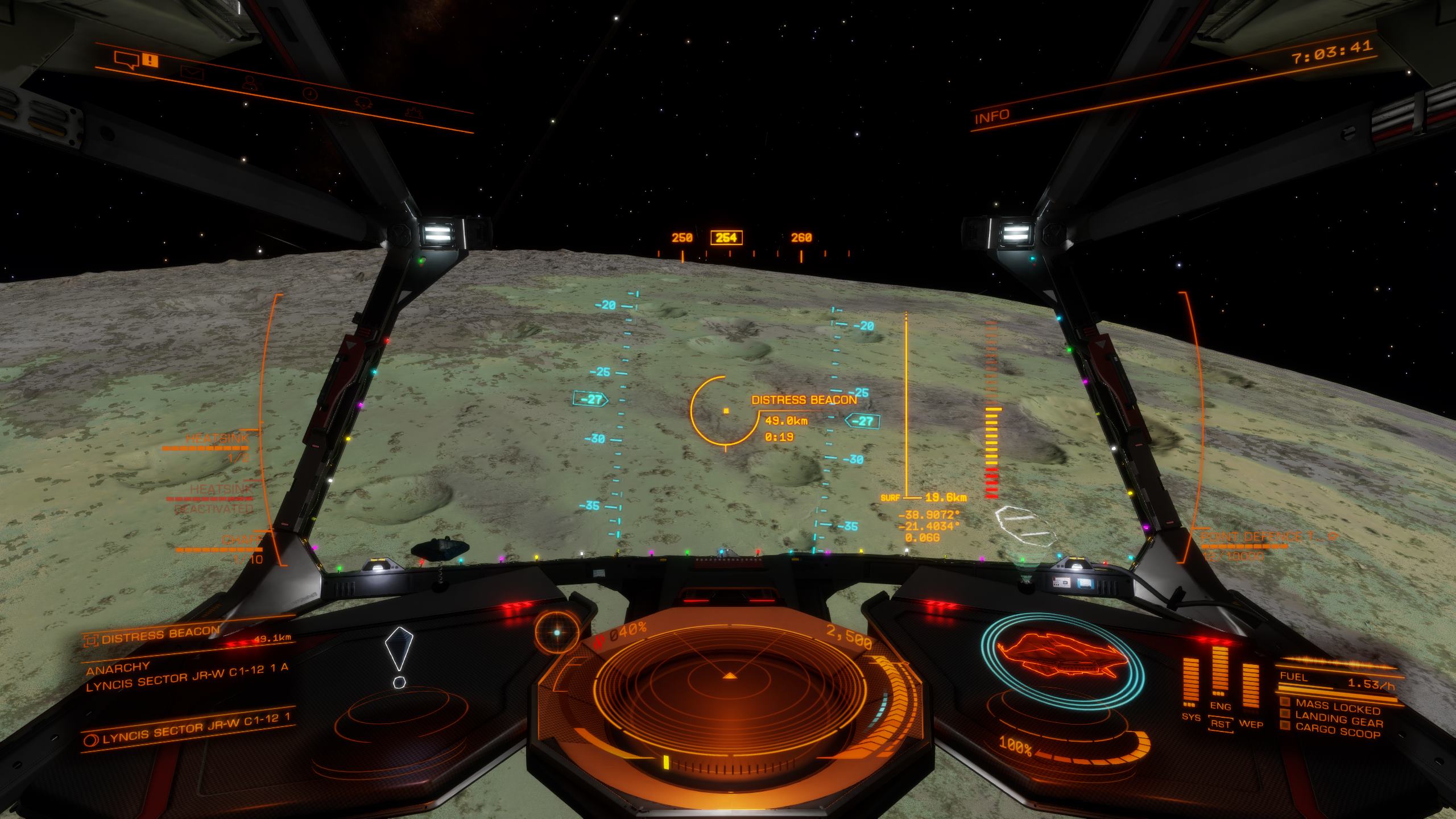The height and width of the screenshot is (819, 1456).
Task: Toggle the Landing Gear indicator
Action: click(1337, 721)
